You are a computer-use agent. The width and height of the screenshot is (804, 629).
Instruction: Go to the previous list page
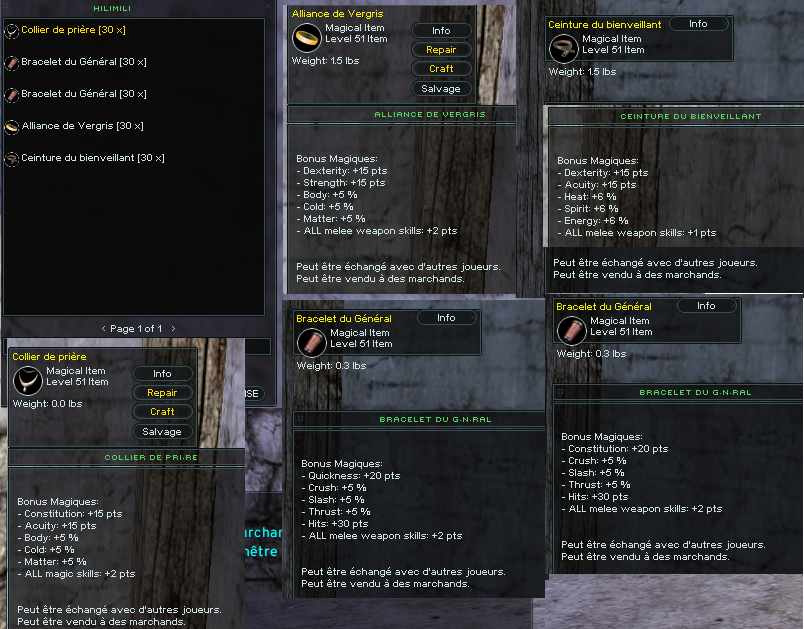(103, 328)
